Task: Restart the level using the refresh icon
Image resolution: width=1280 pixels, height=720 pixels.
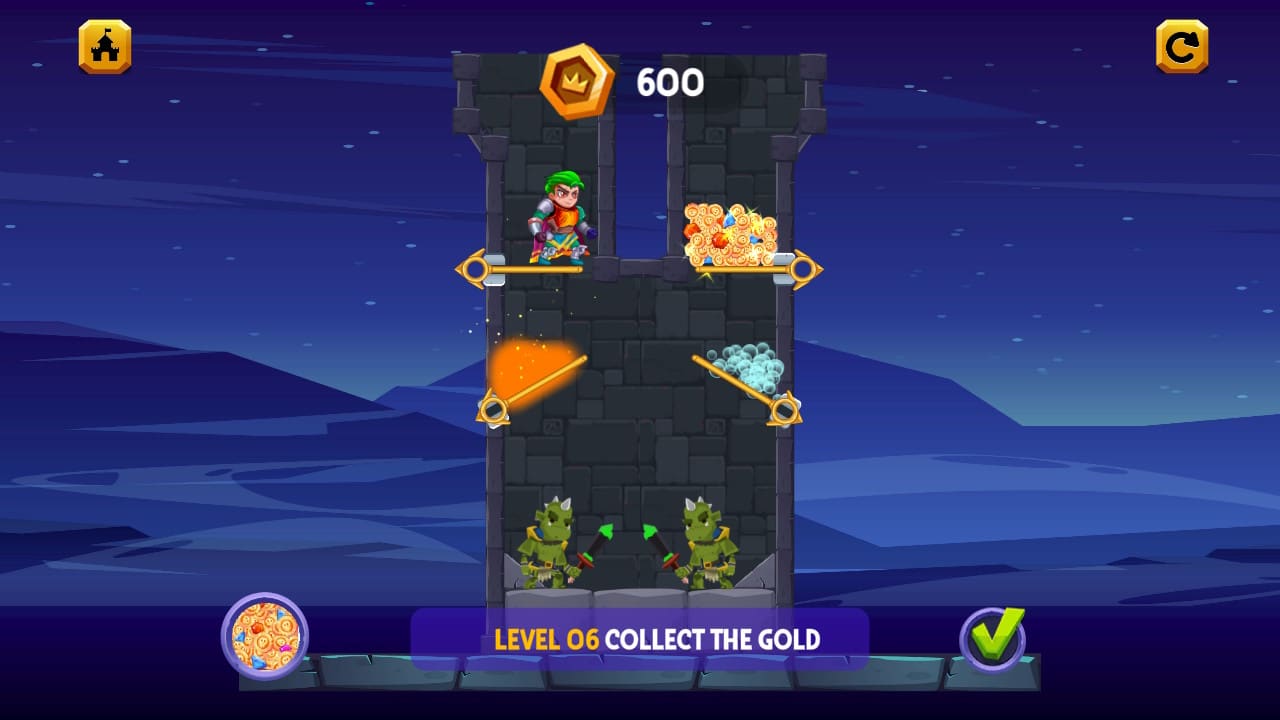Action: [1181, 46]
